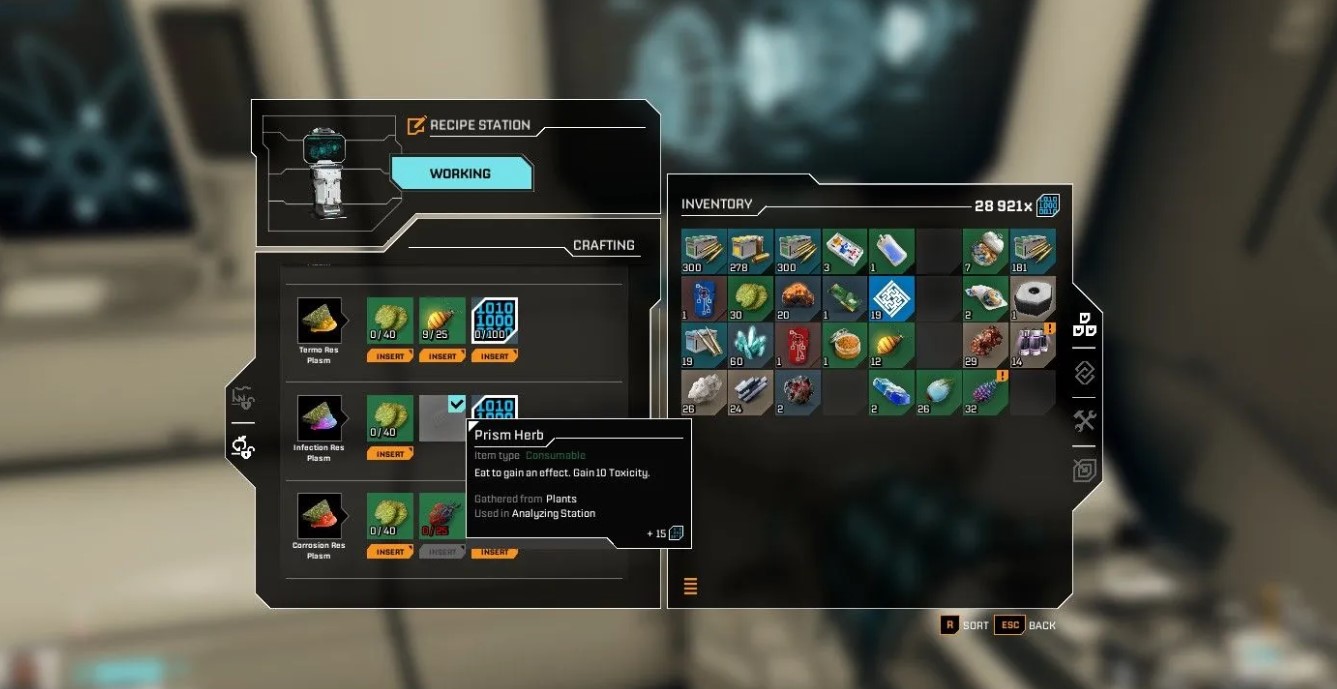1337x689 pixels.
Task: Click the WORKING status button
Action: [460, 174]
